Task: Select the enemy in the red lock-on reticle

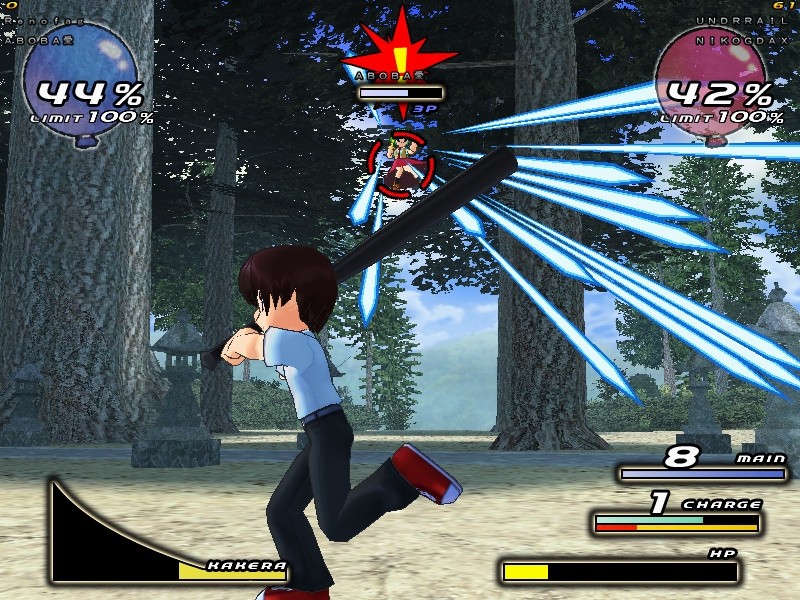Action: pyautogui.click(x=400, y=165)
